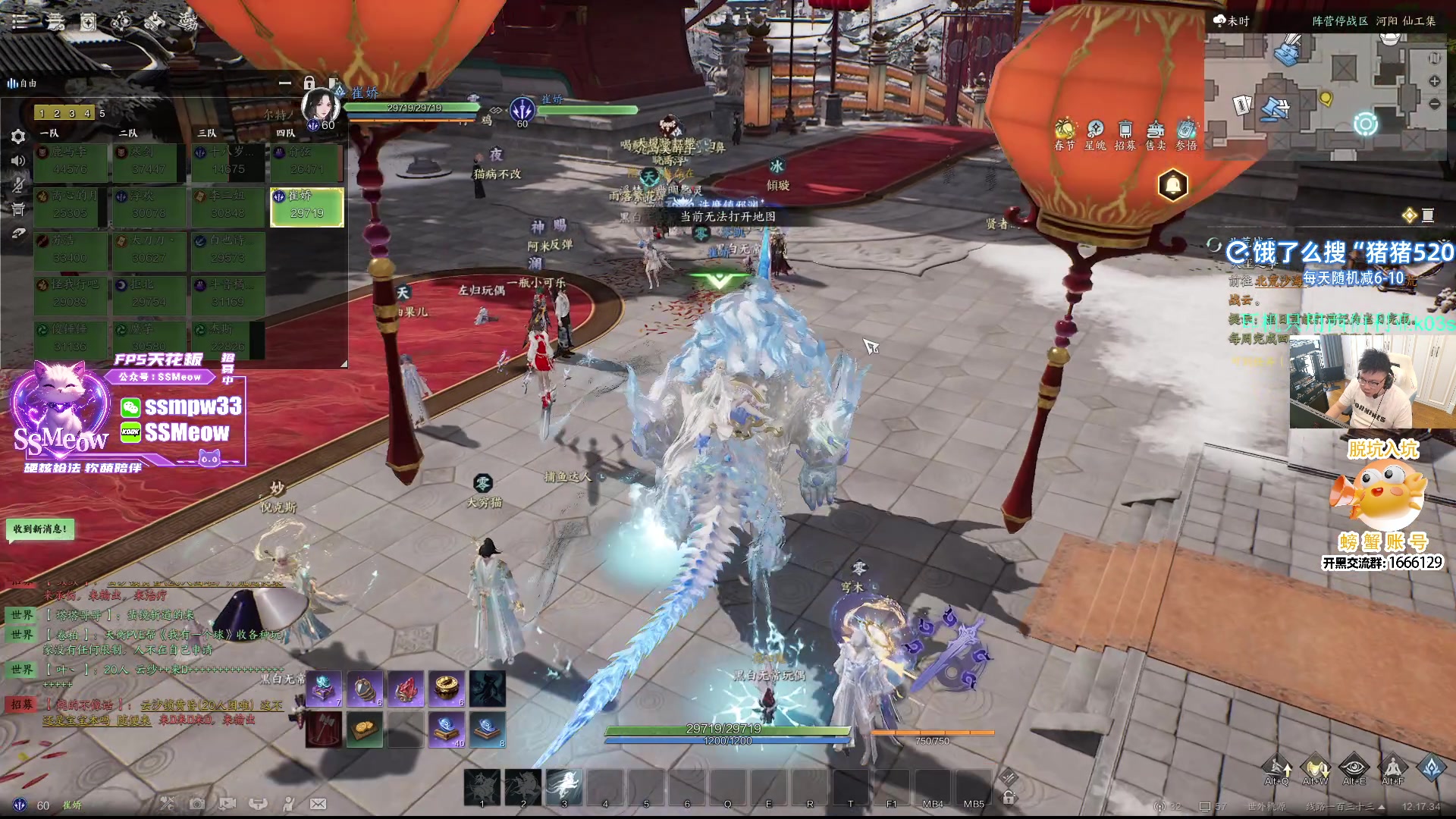
Task: Click the golden bell notification icon
Action: coord(1172,185)
